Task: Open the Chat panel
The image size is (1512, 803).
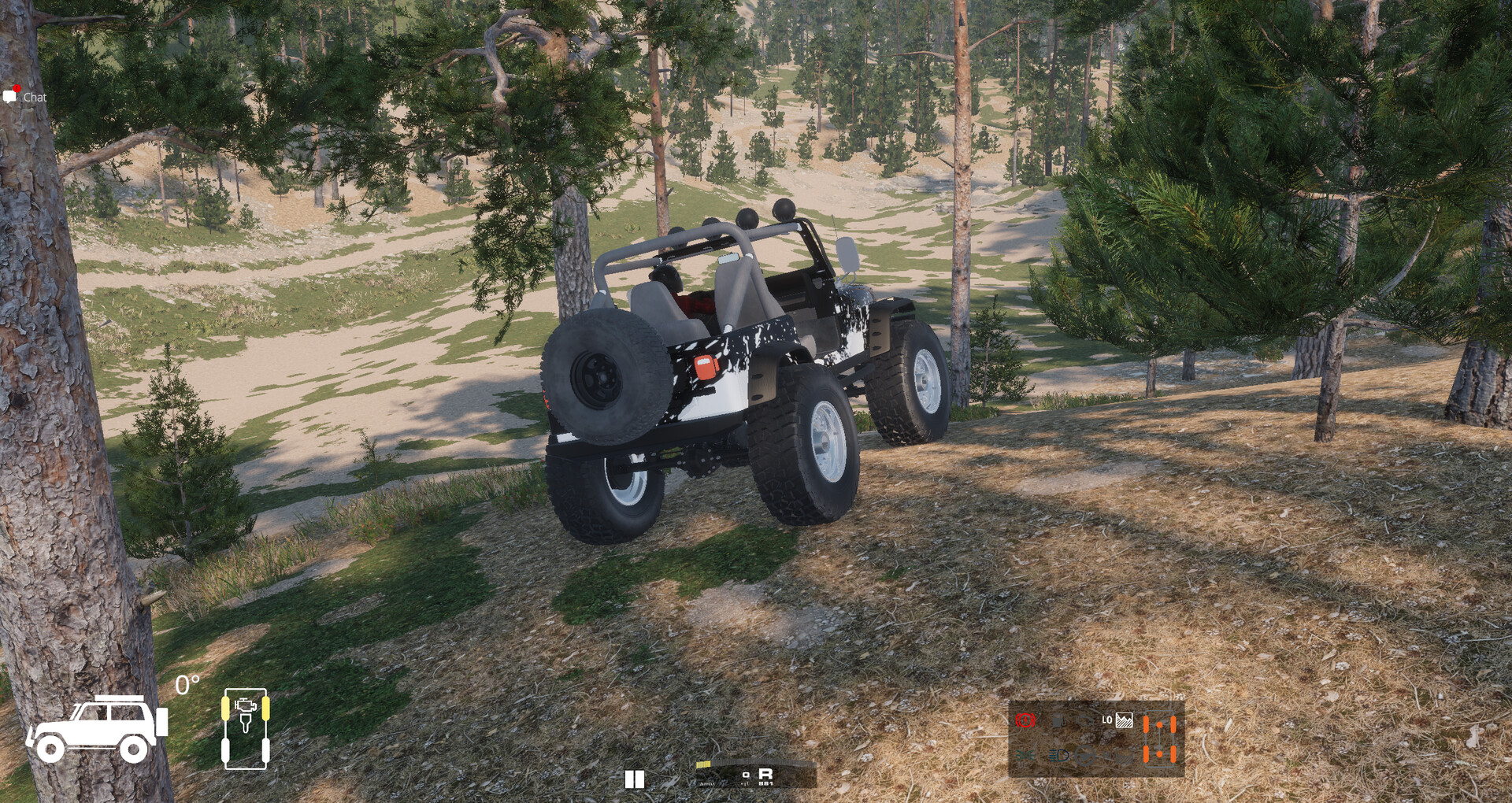Action: click(x=25, y=97)
